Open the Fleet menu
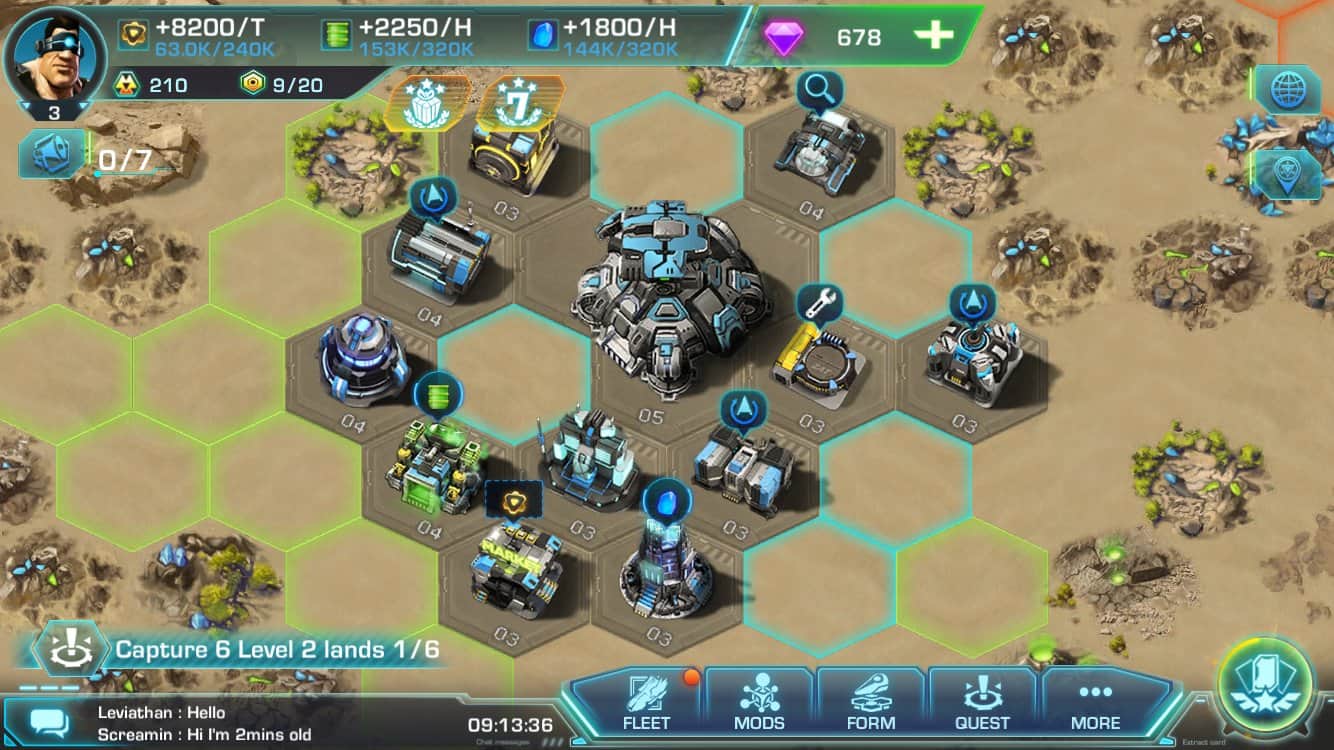The image size is (1334, 750). click(x=646, y=701)
